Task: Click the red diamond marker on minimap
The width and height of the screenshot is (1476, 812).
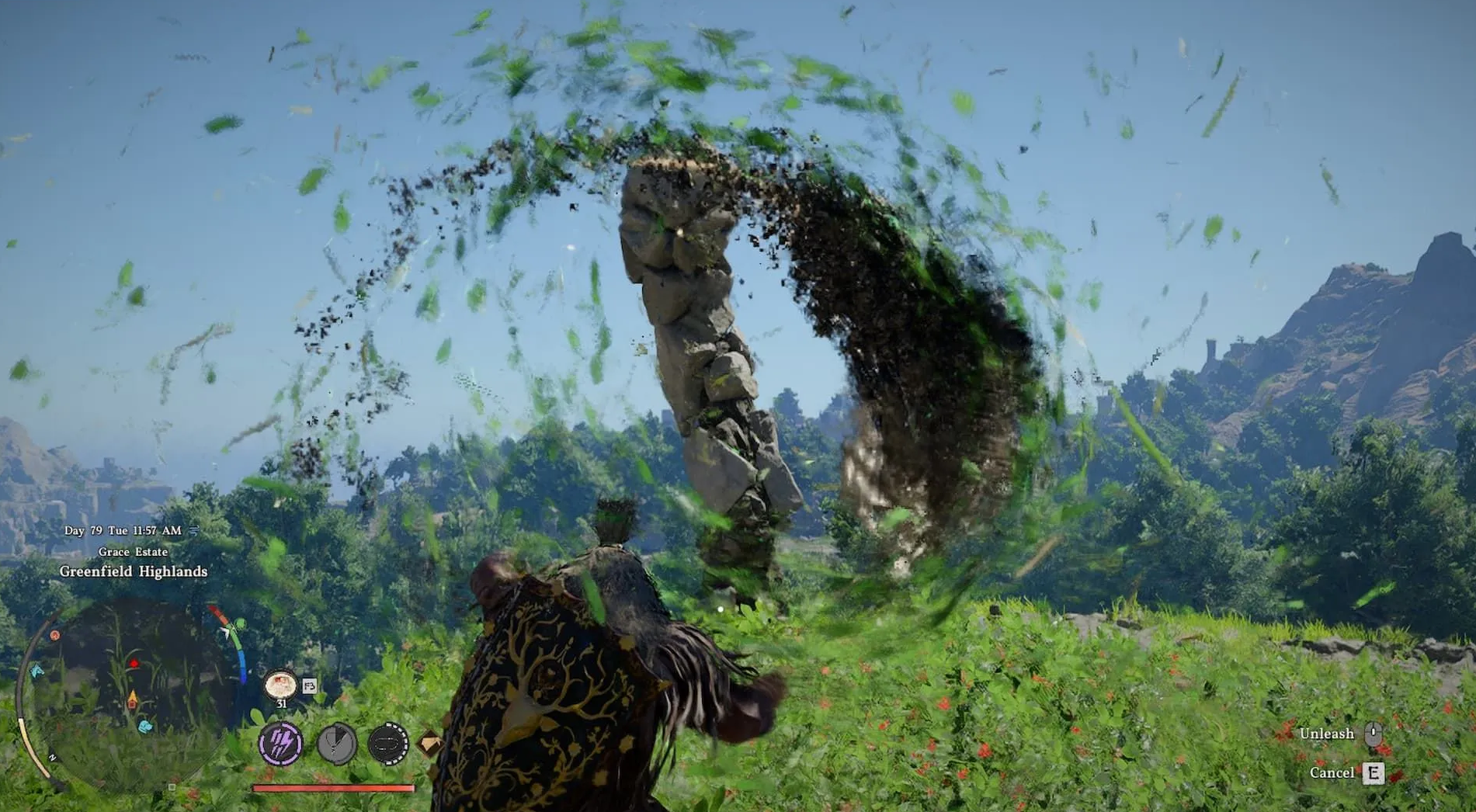Action: [x=134, y=664]
